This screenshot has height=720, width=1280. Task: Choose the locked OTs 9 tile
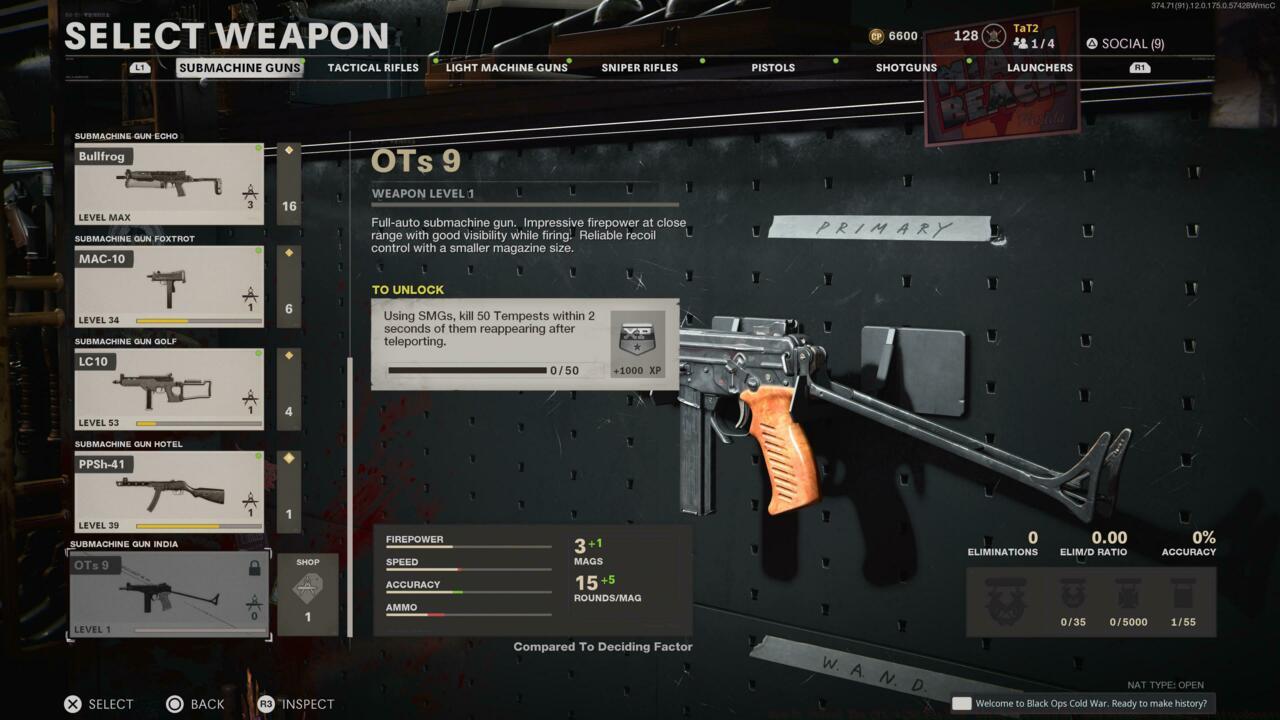pos(169,594)
